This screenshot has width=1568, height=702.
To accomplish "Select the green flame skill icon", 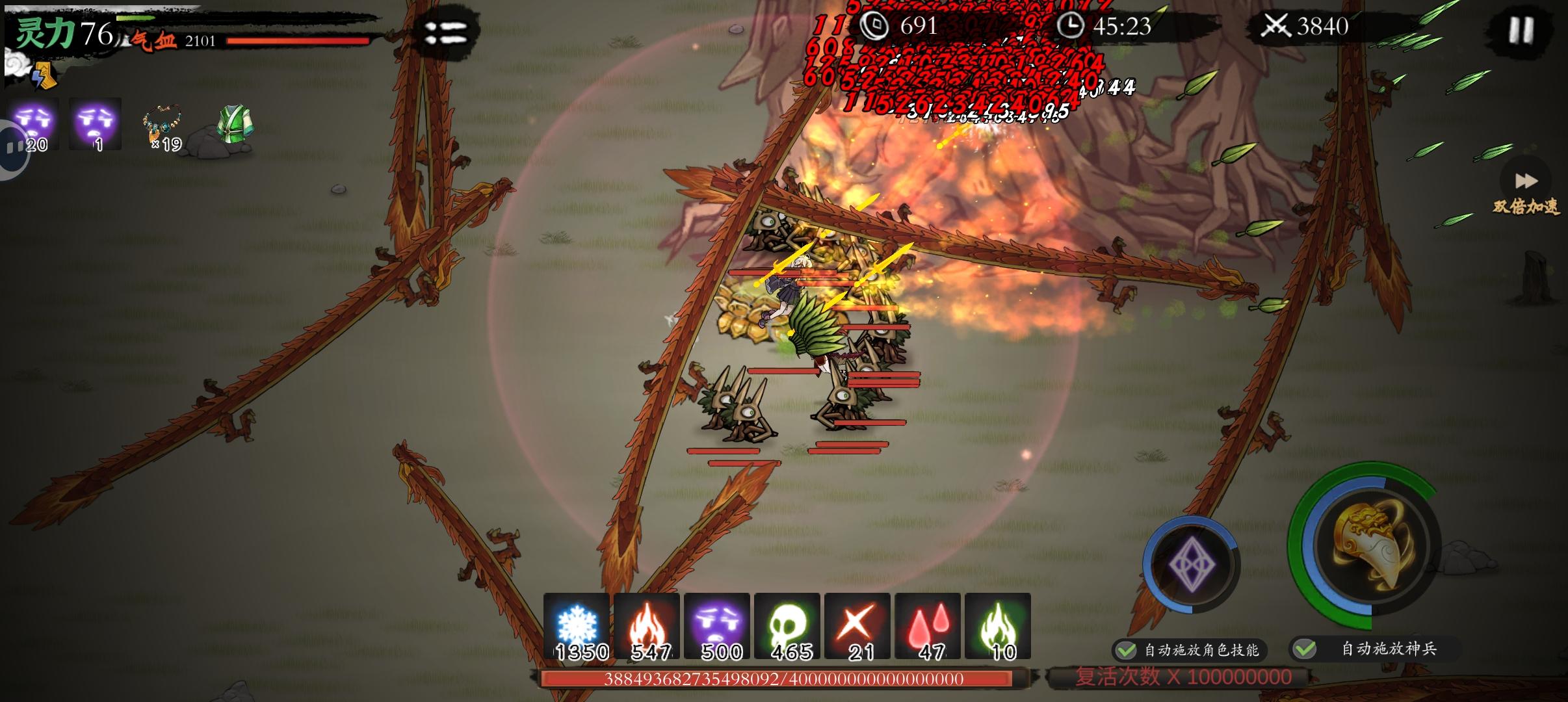I will (x=998, y=625).
